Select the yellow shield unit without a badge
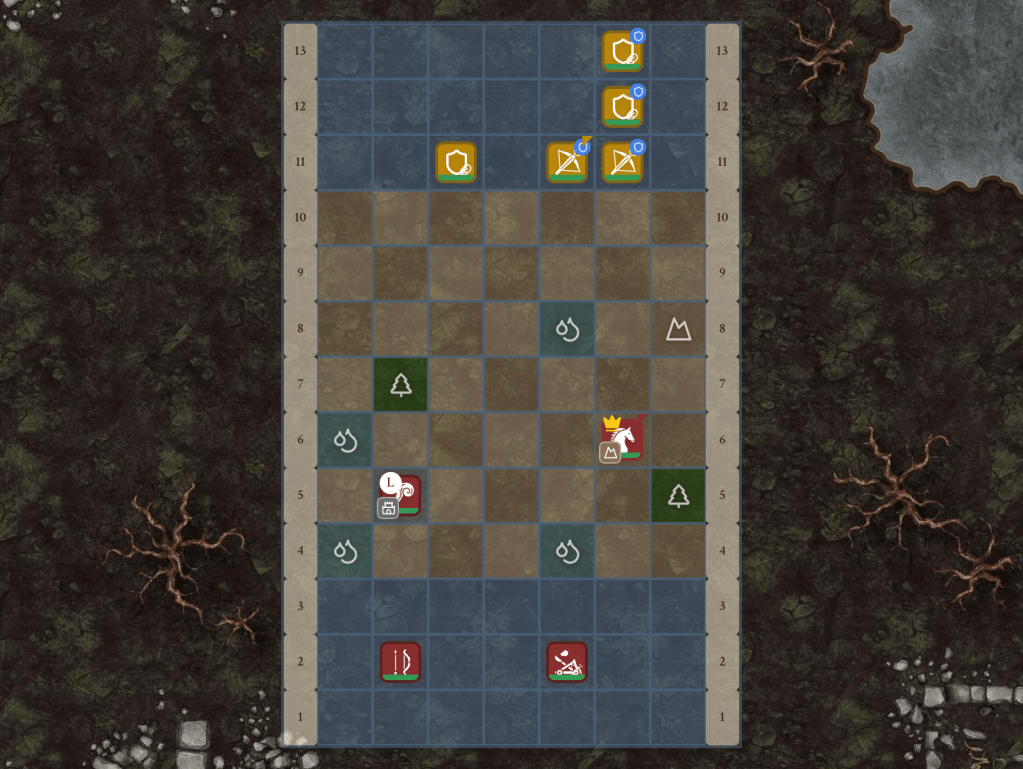 coord(456,161)
